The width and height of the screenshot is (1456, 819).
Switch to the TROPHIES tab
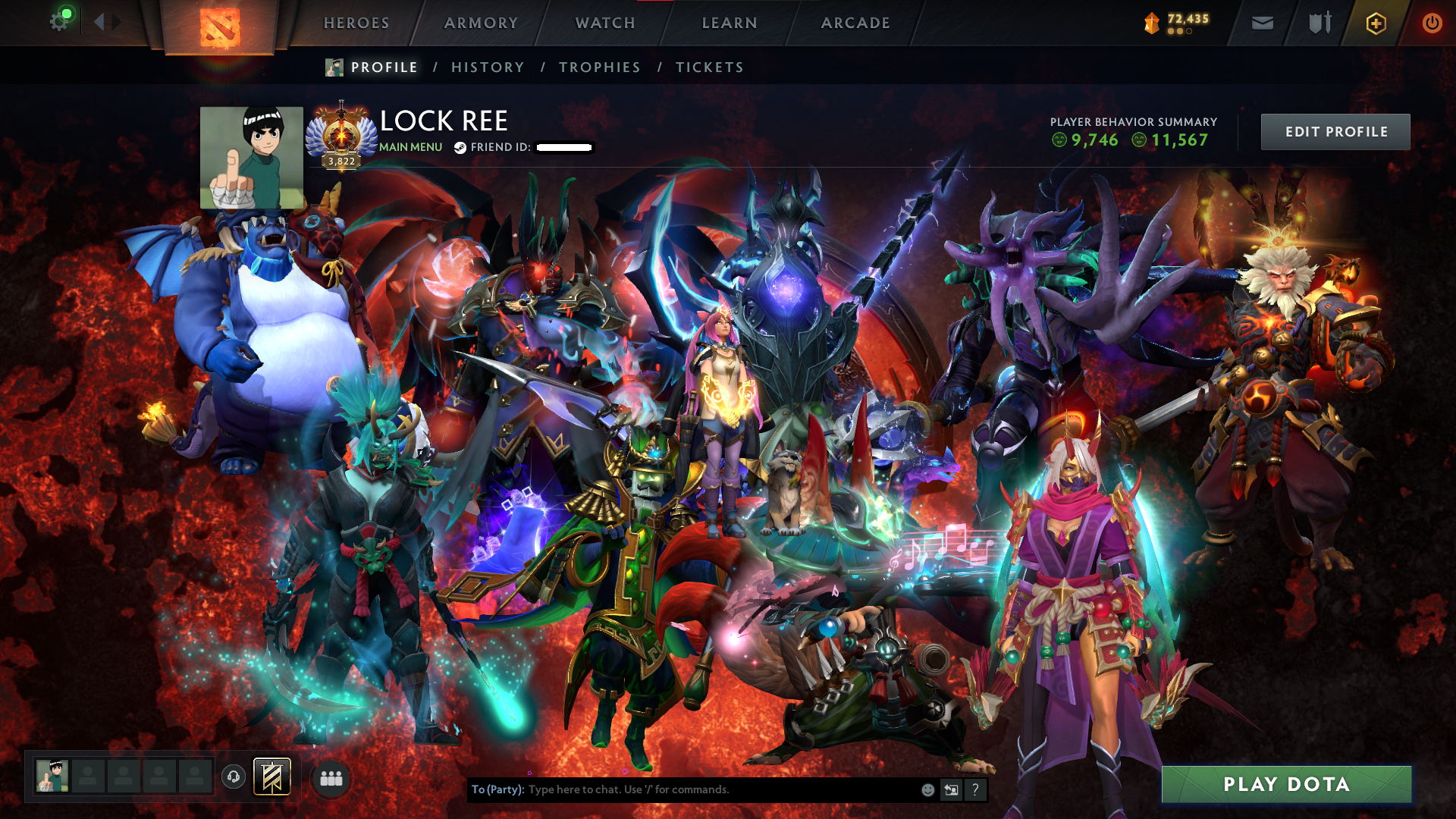pyautogui.click(x=599, y=67)
